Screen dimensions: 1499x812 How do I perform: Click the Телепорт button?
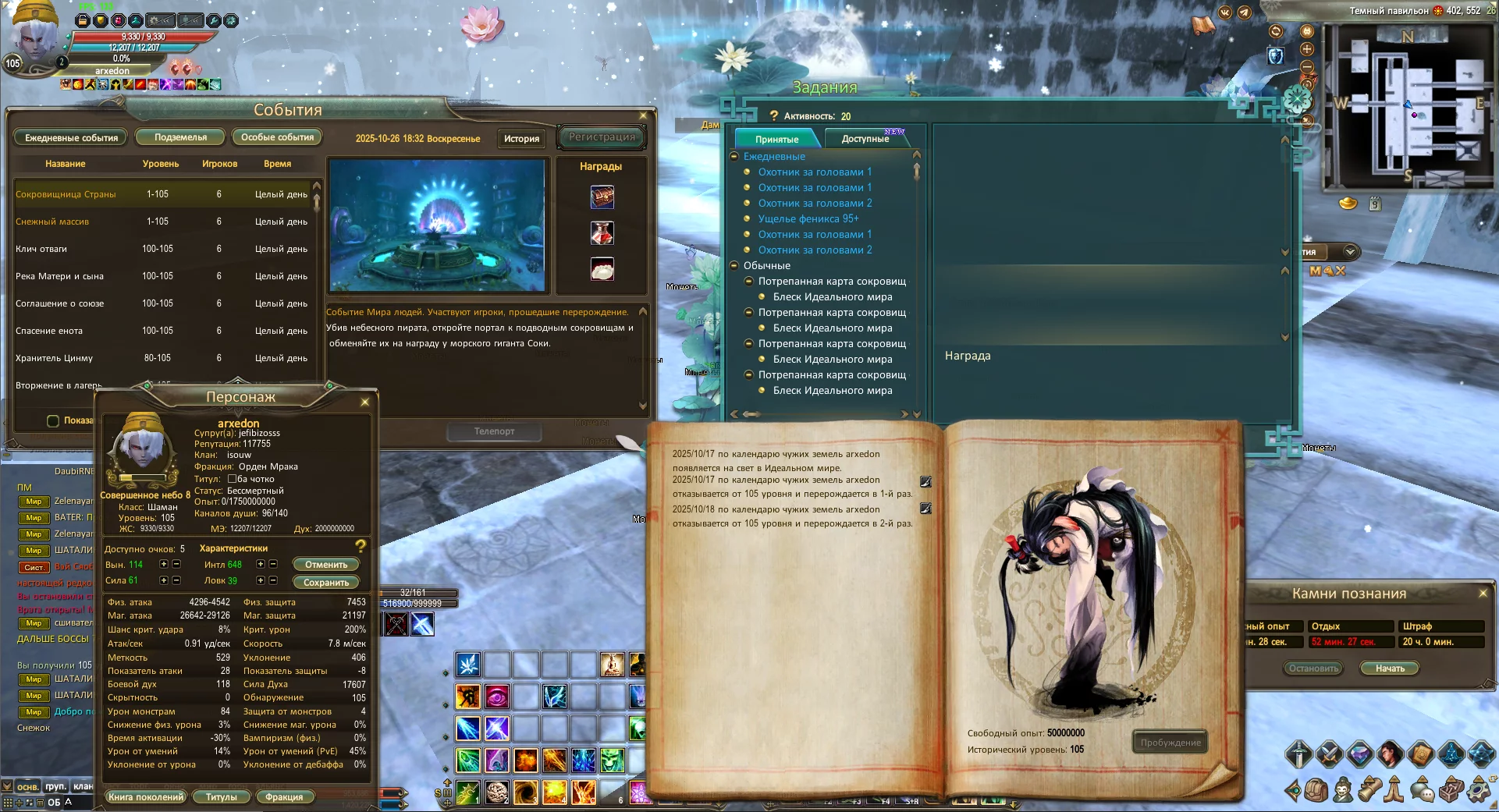tap(494, 431)
